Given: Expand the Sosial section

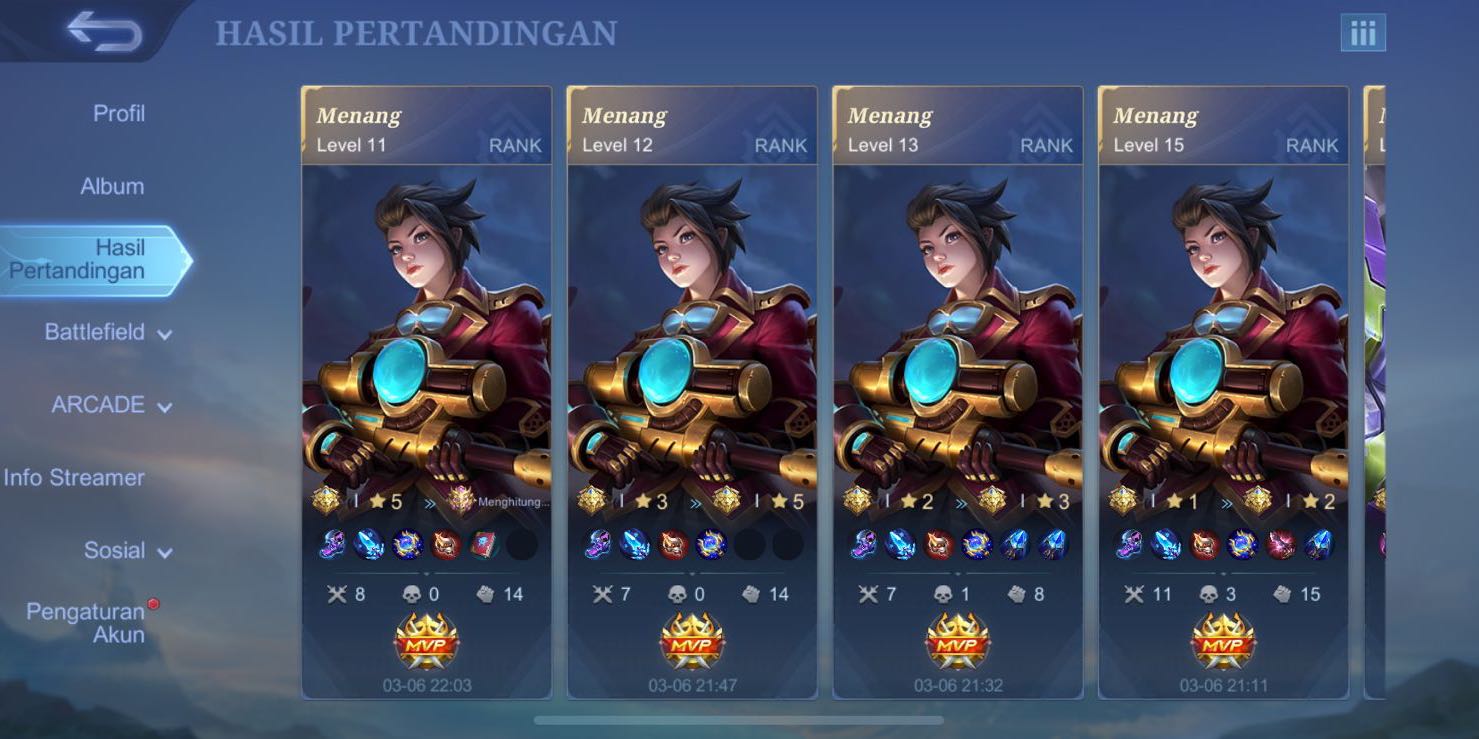Looking at the screenshot, I should click(110, 550).
